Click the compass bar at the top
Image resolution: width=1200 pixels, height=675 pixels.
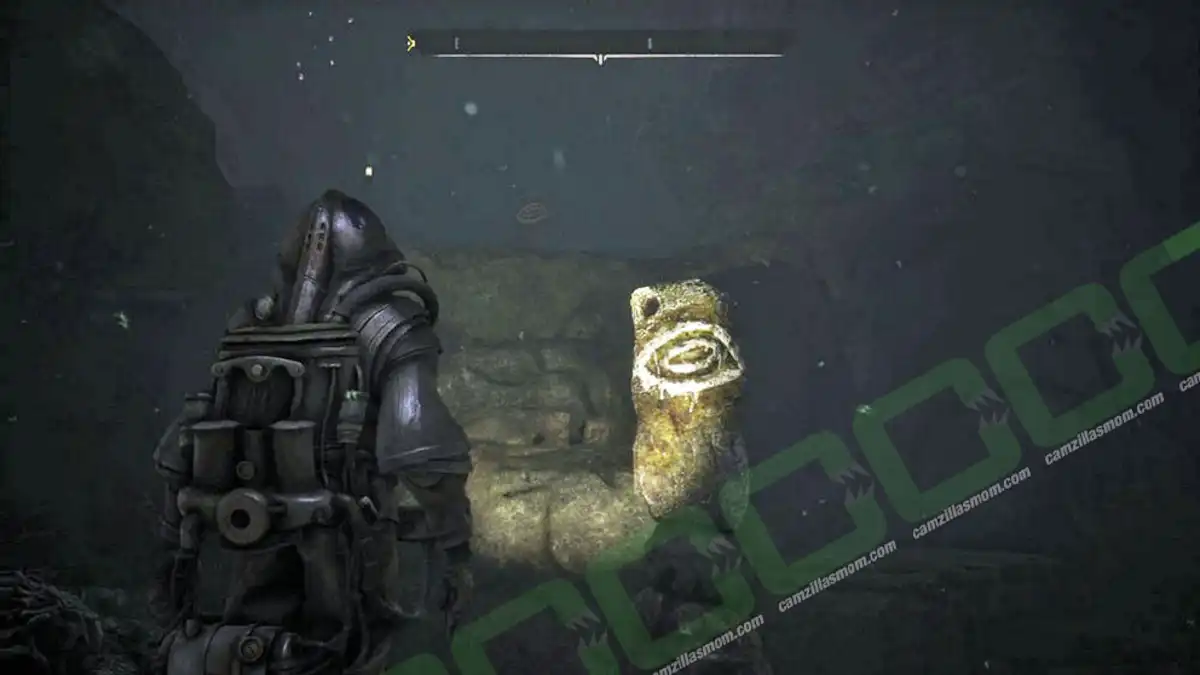pyautogui.click(x=600, y=44)
